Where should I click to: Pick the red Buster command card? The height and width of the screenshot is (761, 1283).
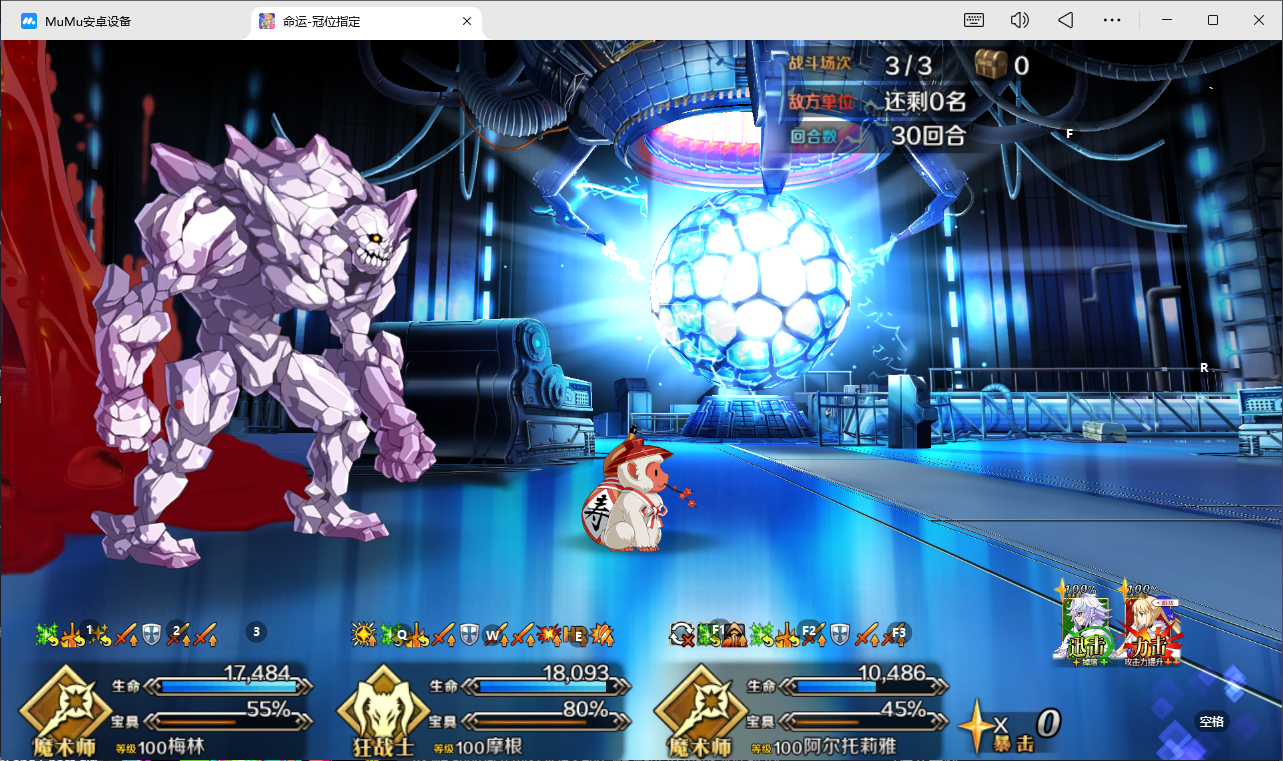pyautogui.click(x=1150, y=623)
